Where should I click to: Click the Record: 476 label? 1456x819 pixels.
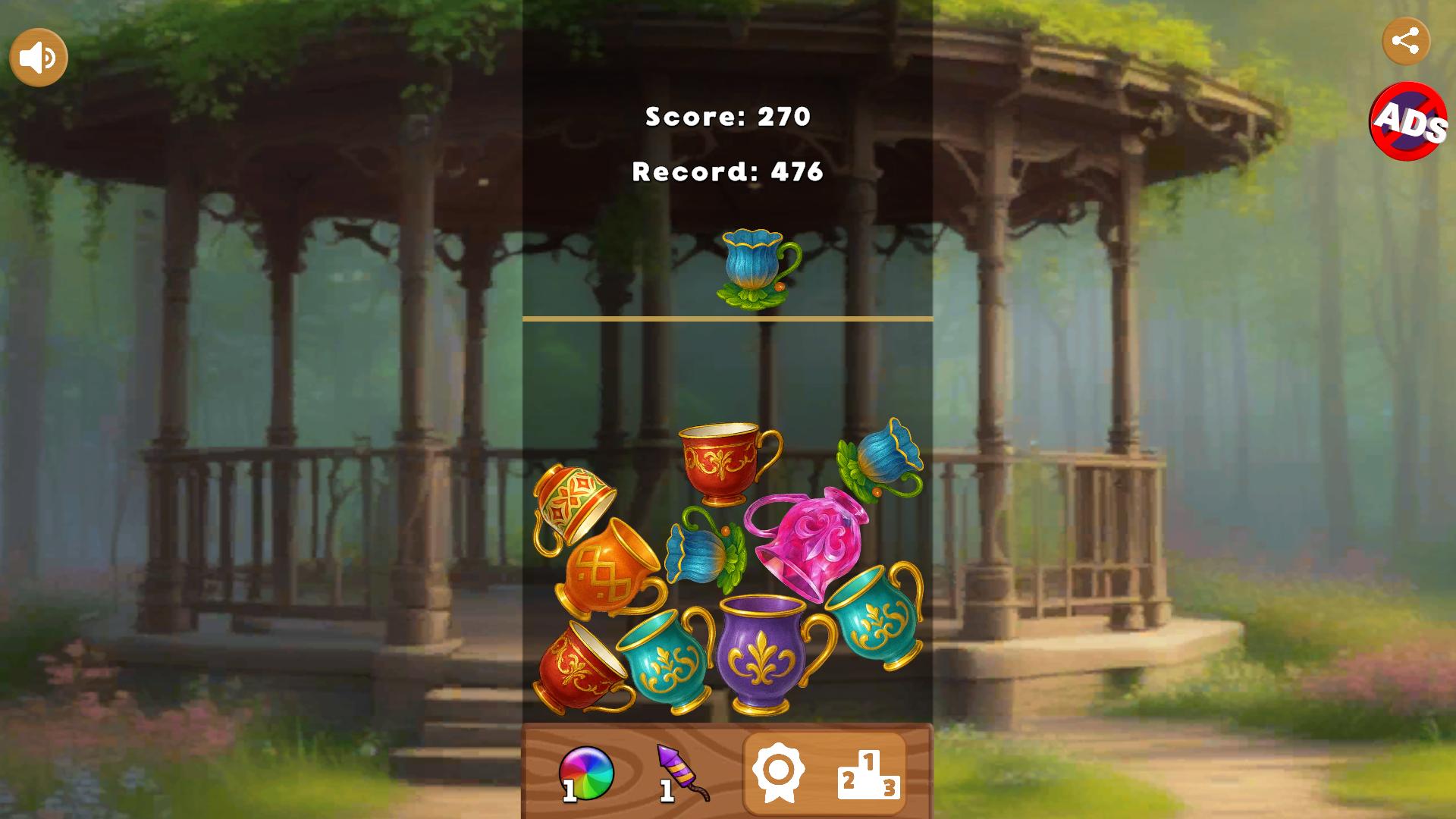coord(727,172)
